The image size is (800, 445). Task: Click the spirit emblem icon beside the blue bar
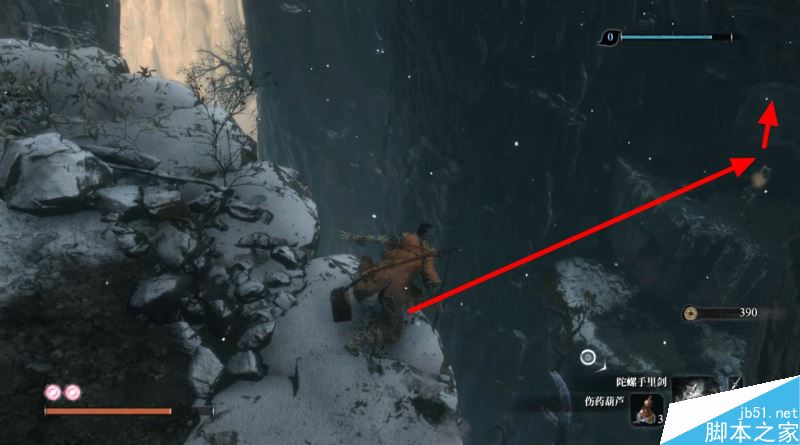[608, 38]
